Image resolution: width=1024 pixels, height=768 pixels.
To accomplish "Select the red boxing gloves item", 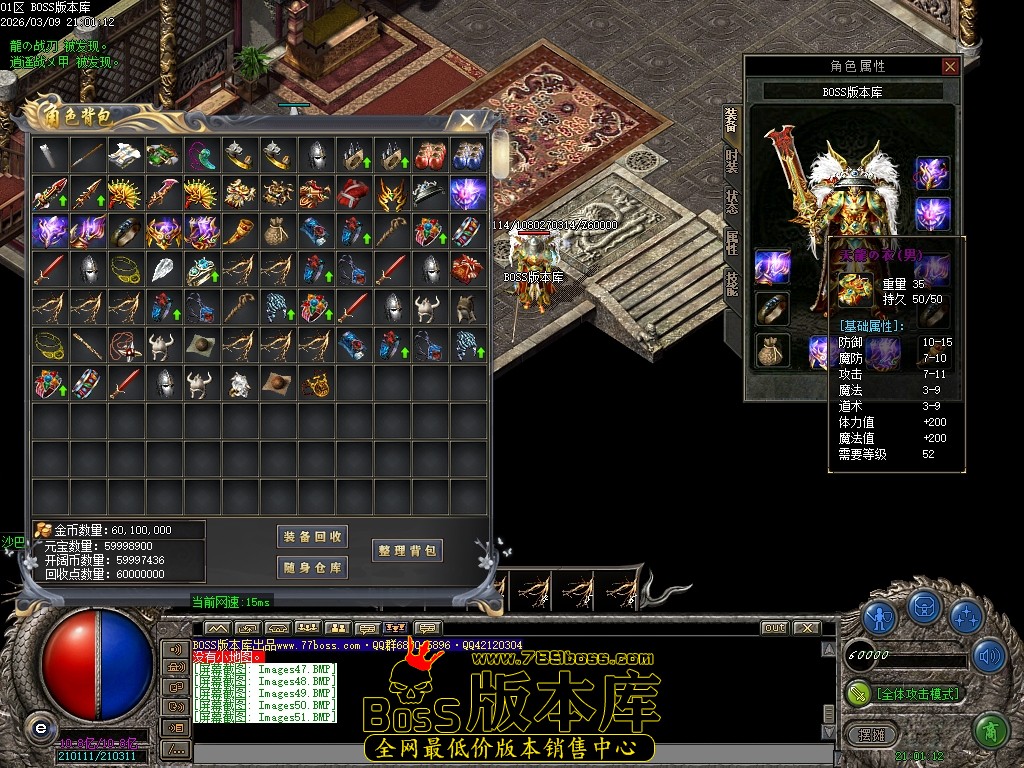I will tap(429, 156).
